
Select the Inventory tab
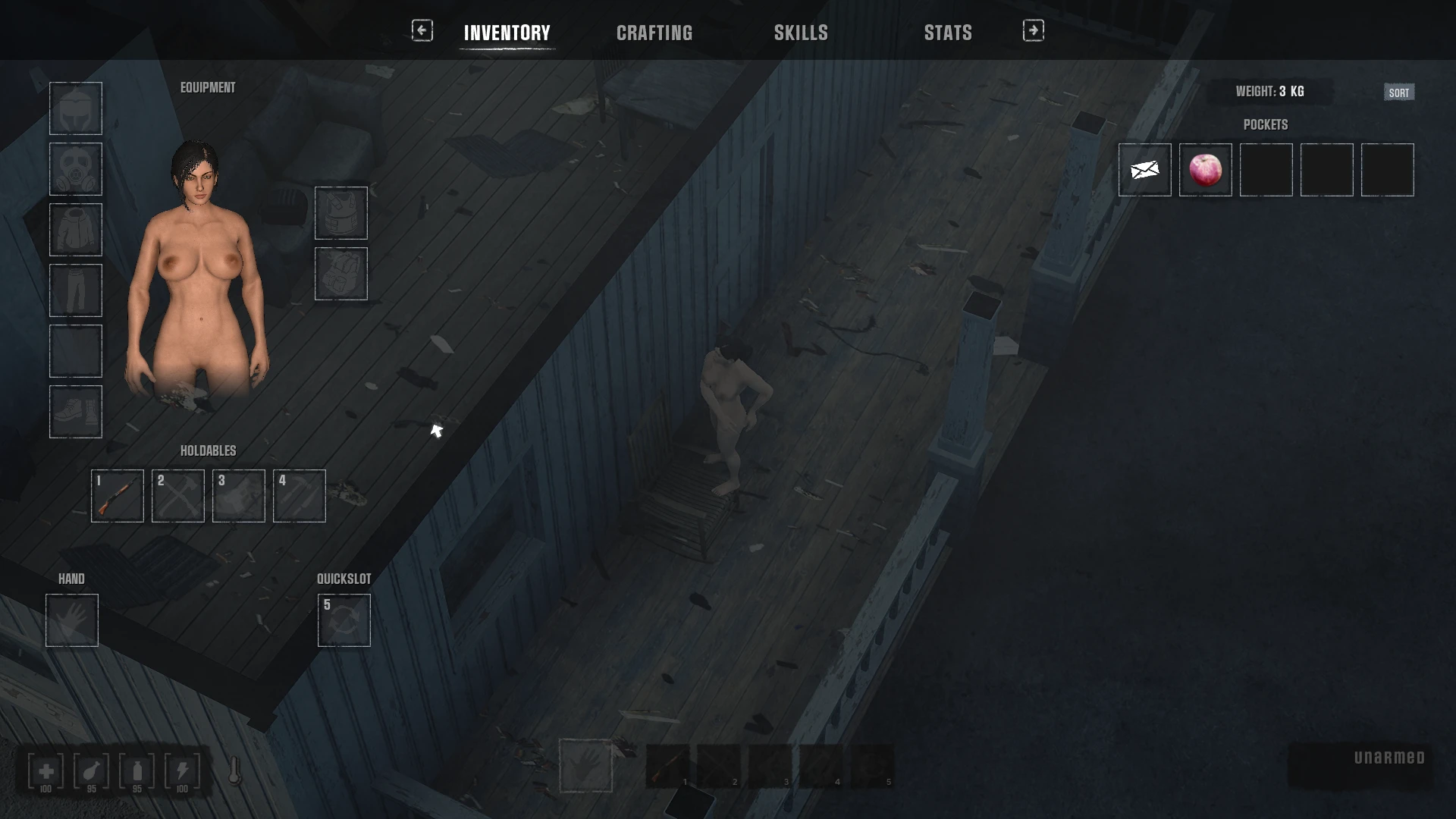pyautogui.click(x=507, y=33)
